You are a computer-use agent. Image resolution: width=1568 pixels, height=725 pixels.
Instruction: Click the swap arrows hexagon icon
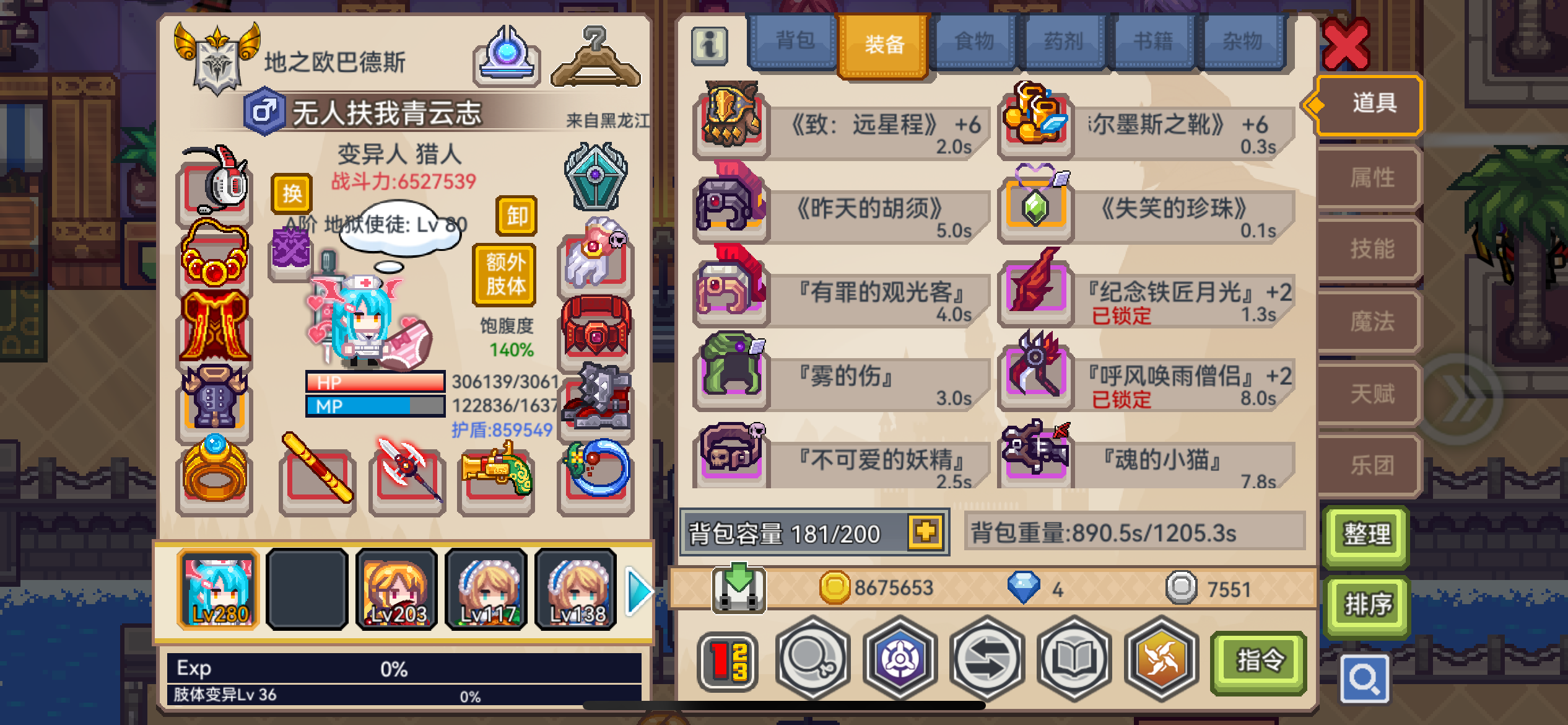click(987, 661)
